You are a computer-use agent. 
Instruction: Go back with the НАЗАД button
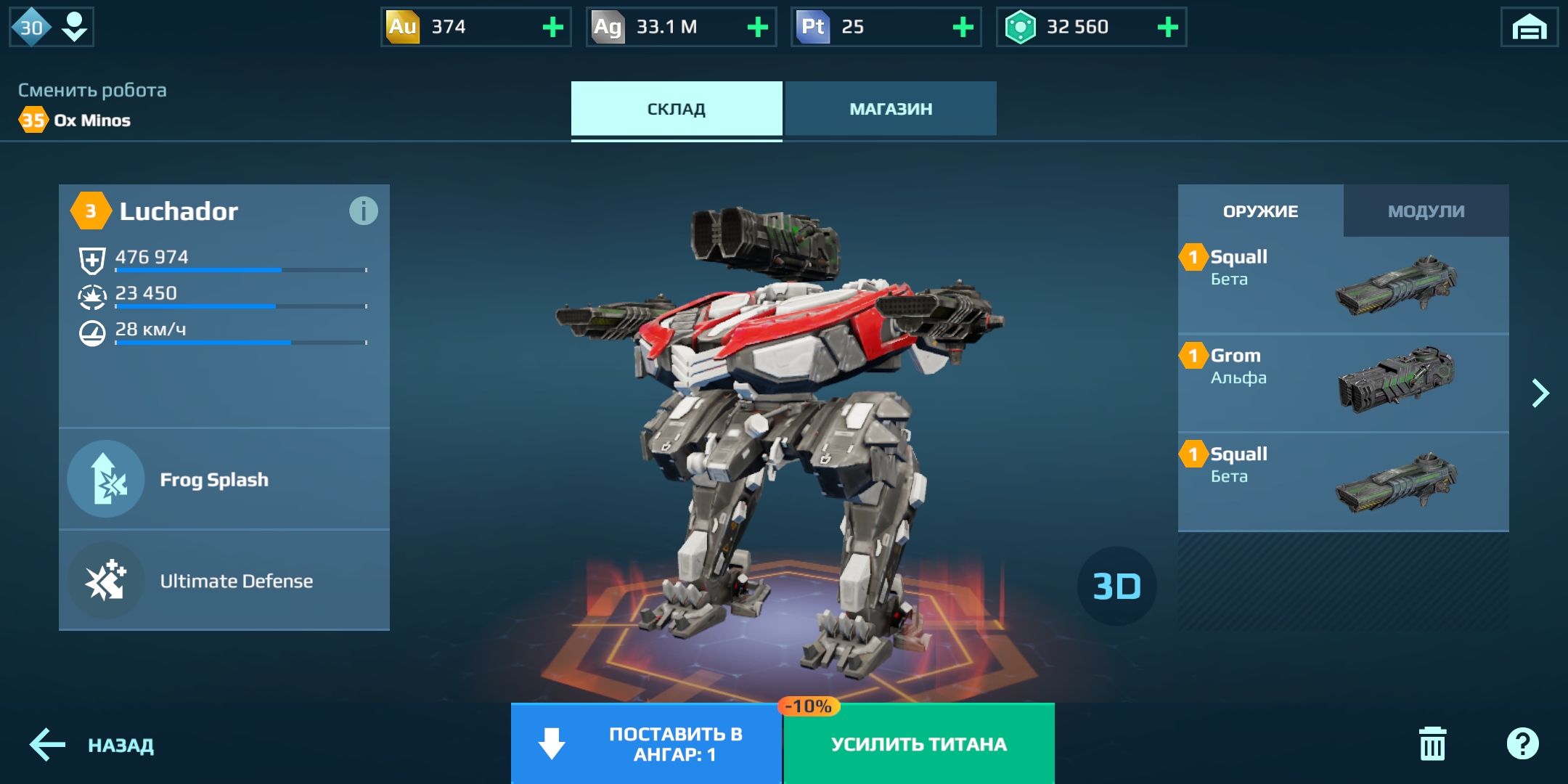tap(92, 746)
